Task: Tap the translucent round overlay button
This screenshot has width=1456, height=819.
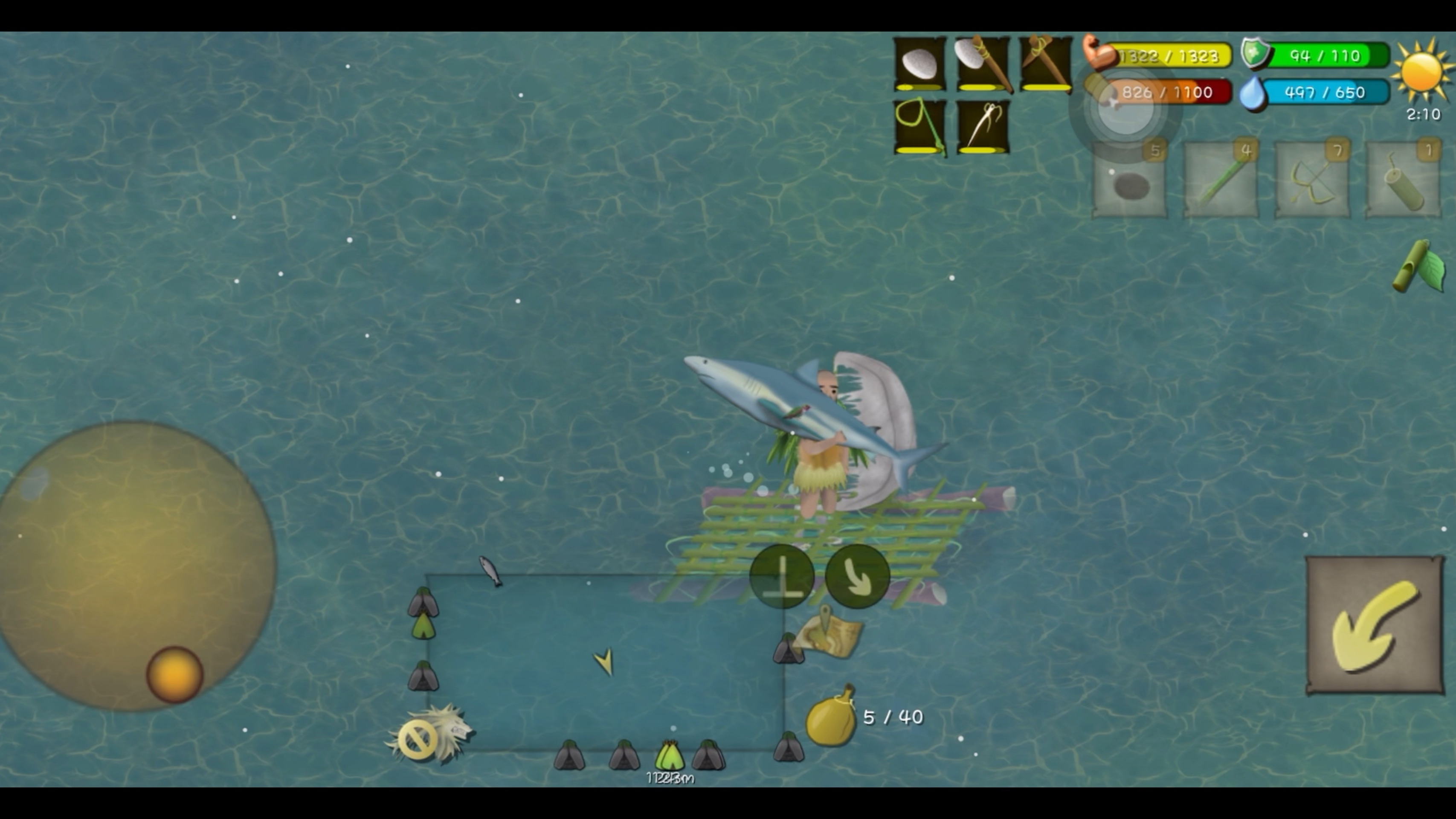Action: tap(1125, 108)
